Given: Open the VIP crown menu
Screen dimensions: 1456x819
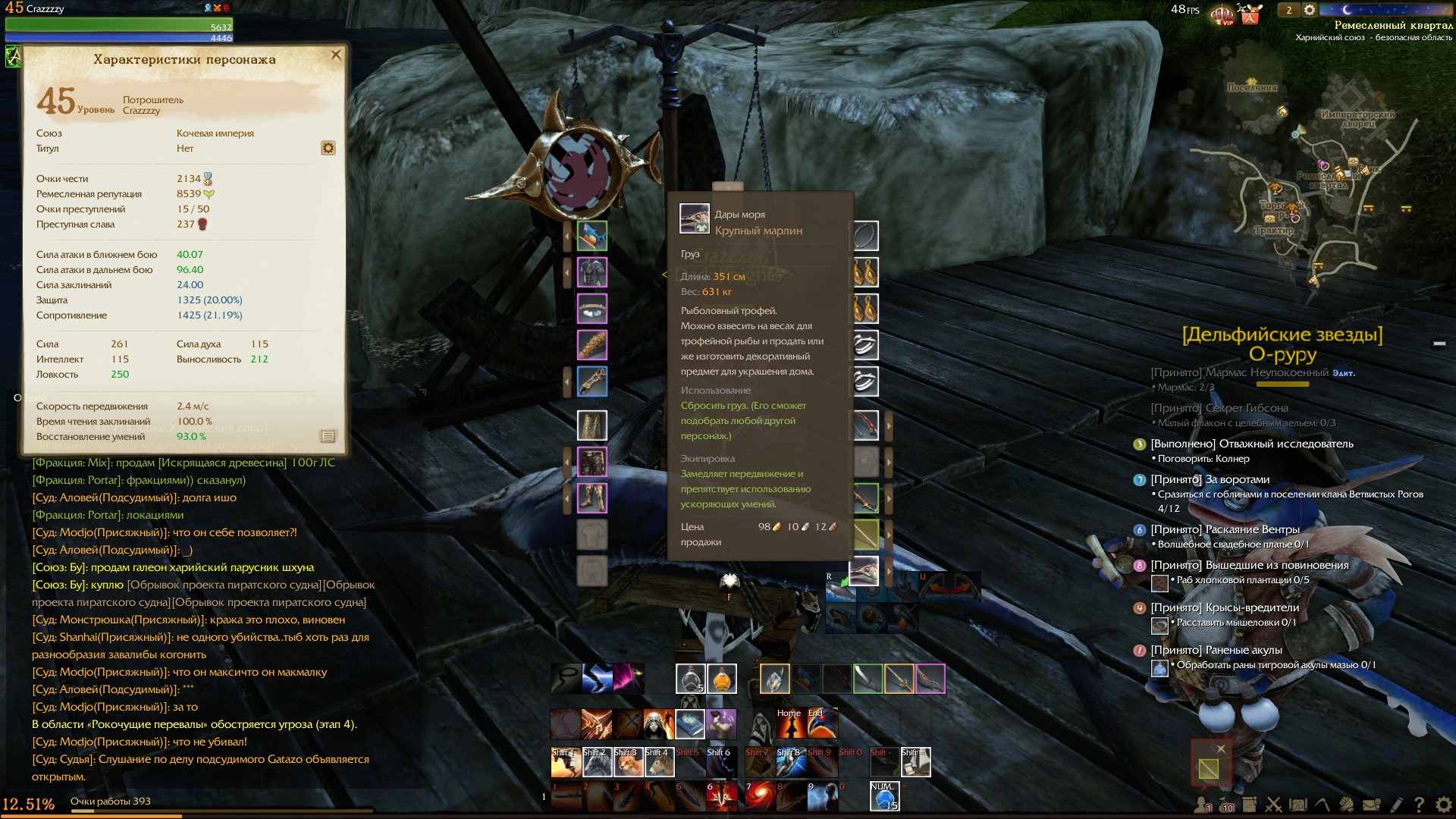Looking at the screenshot, I should click(x=1222, y=14).
